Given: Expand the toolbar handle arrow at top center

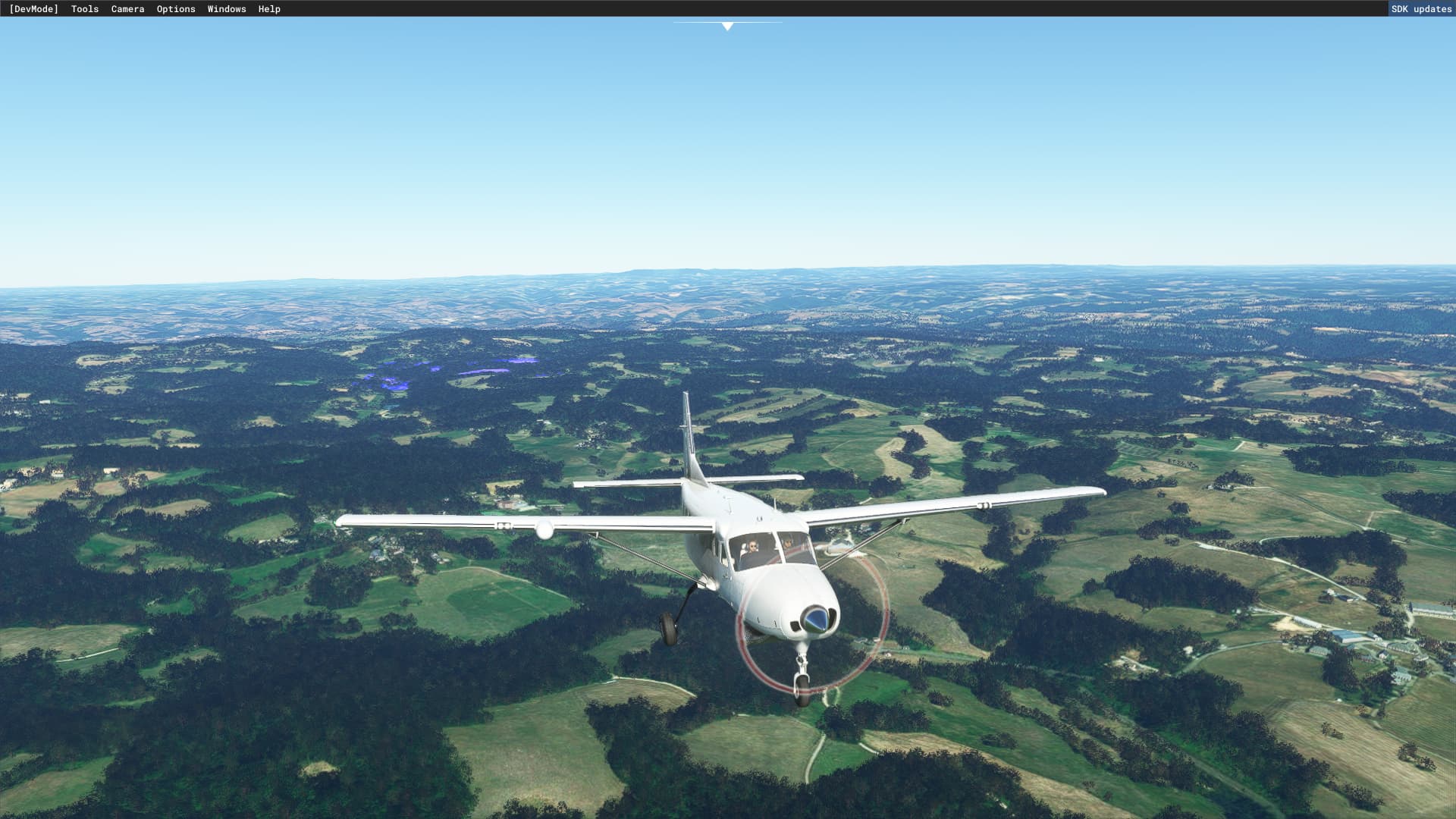Looking at the screenshot, I should tap(727, 27).
